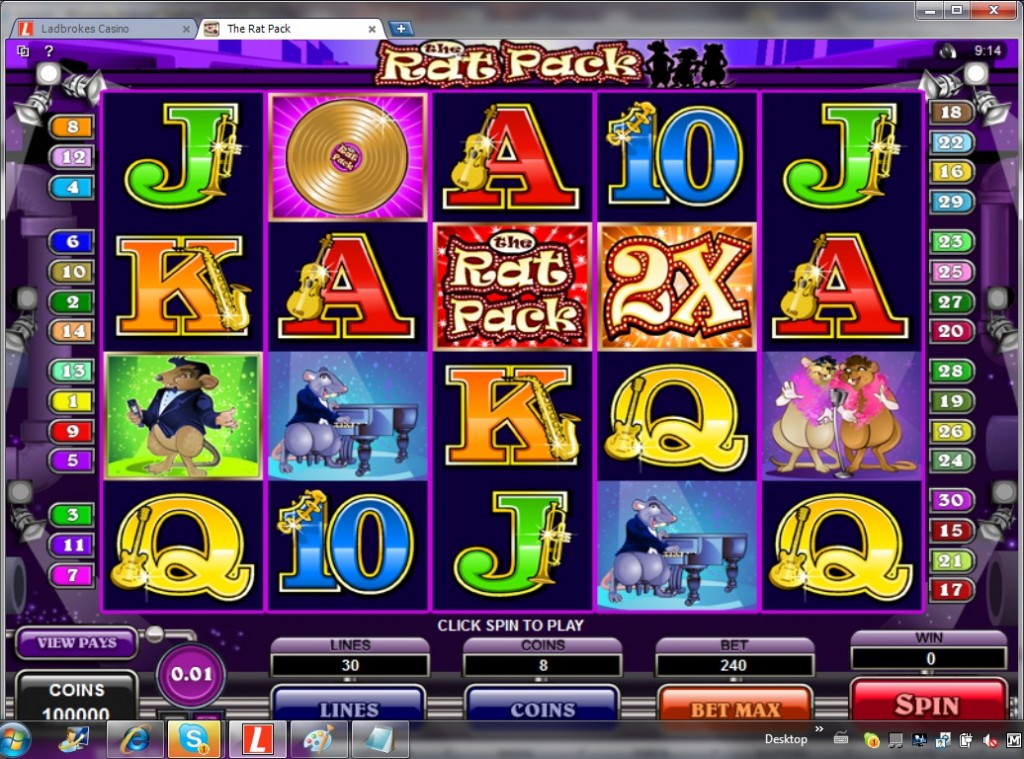Select payline 23 marker

951,241
